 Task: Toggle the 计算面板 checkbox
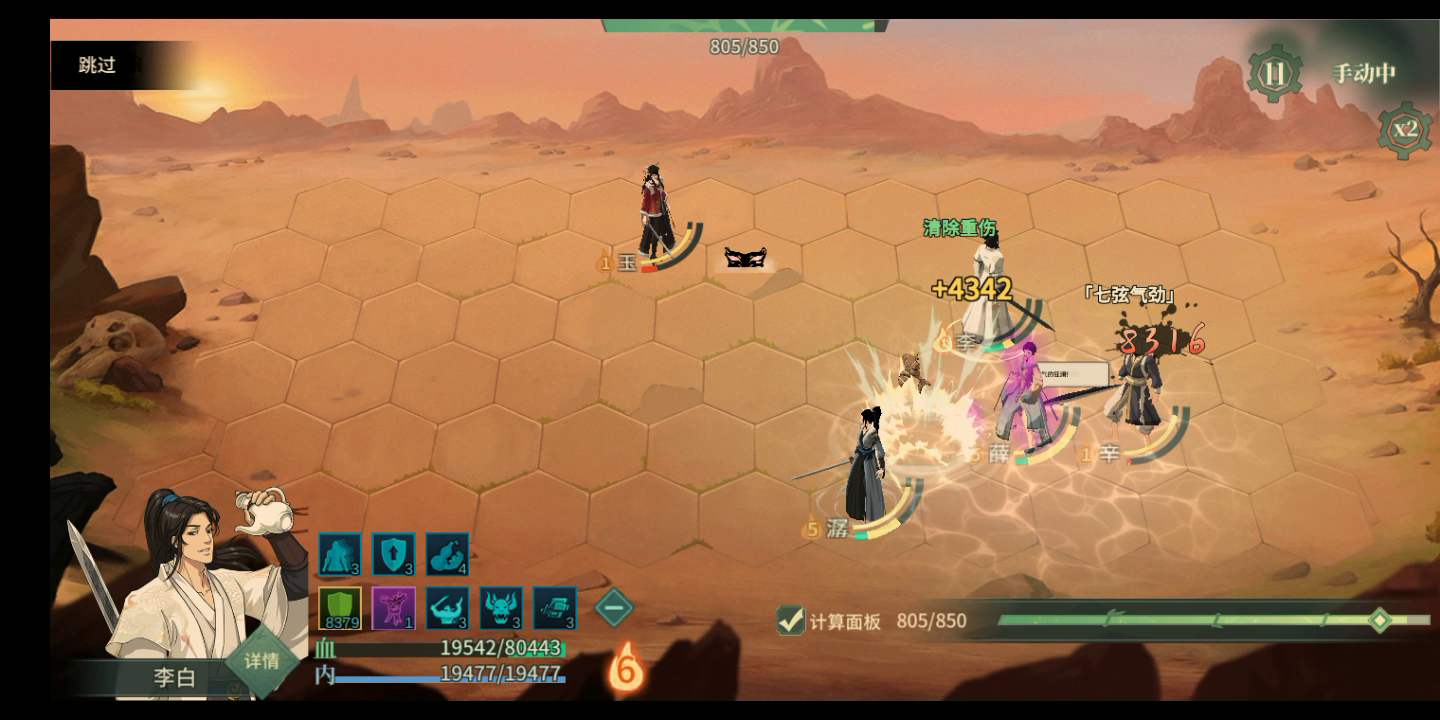(791, 621)
